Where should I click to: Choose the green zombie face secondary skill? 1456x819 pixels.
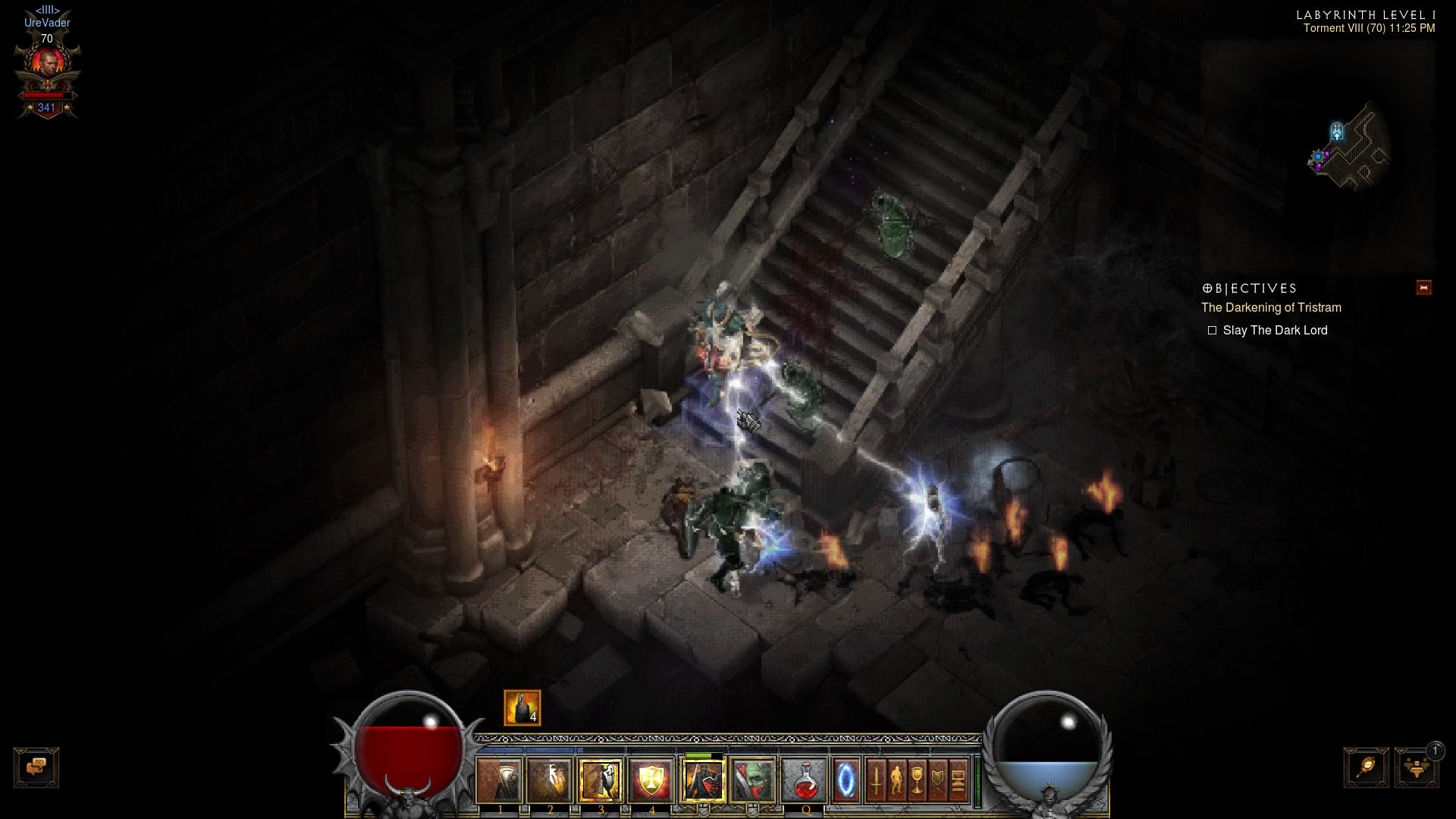pyautogui.click(x=752, y=780)
